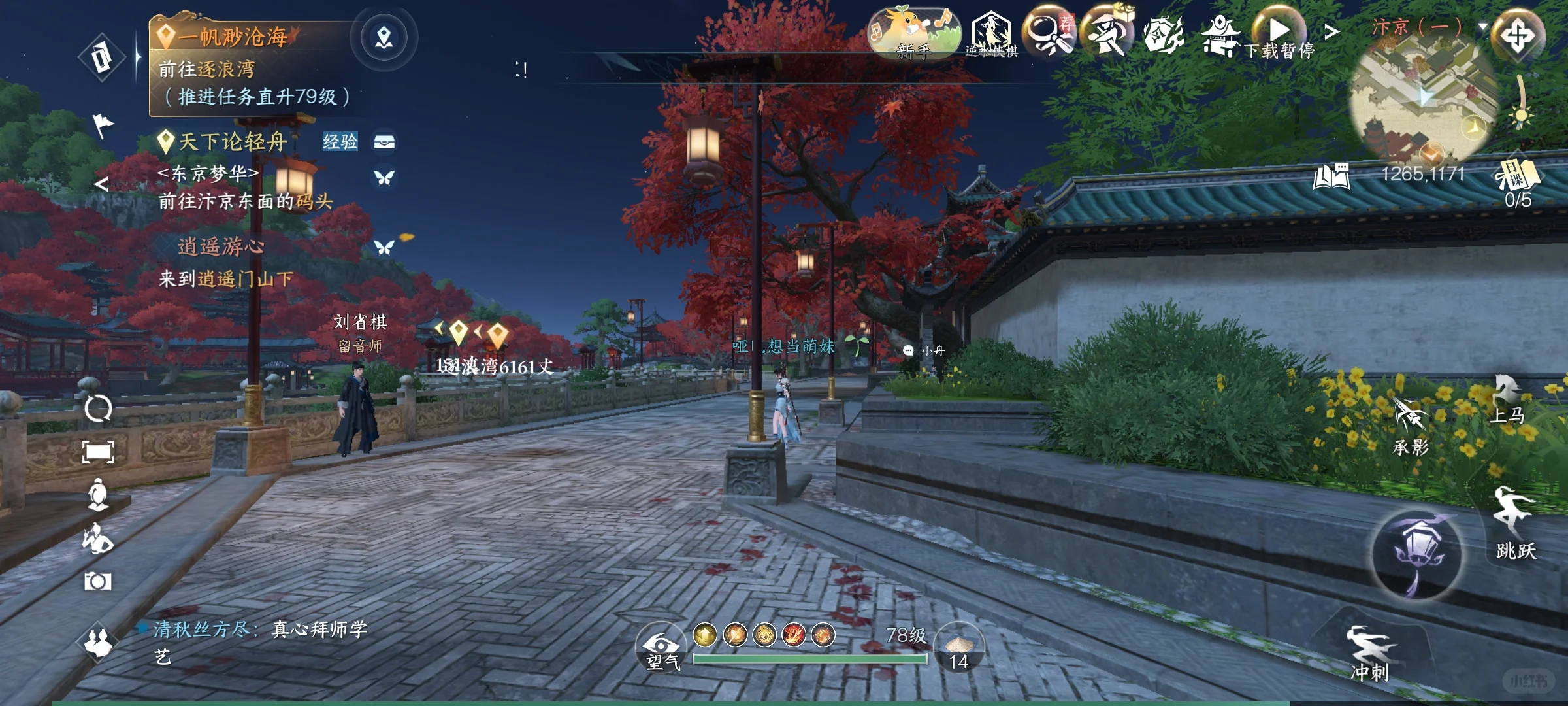Open the circular minimap

tap(1424, 98)
